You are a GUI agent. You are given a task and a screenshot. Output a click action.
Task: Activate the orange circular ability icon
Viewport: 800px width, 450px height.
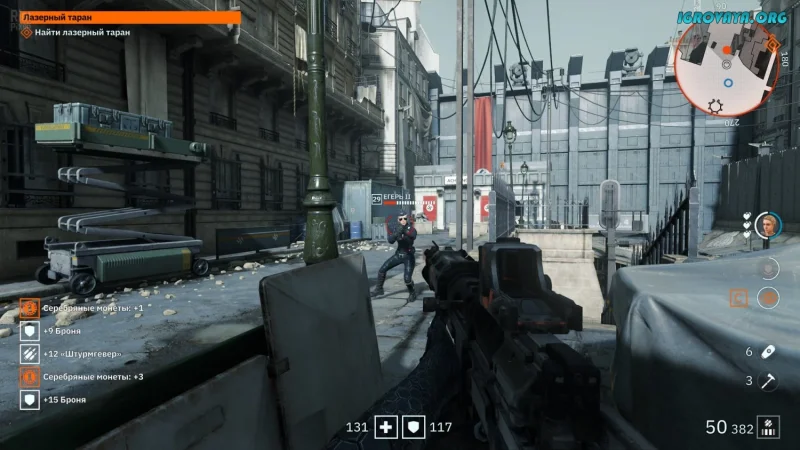(768, 297)
